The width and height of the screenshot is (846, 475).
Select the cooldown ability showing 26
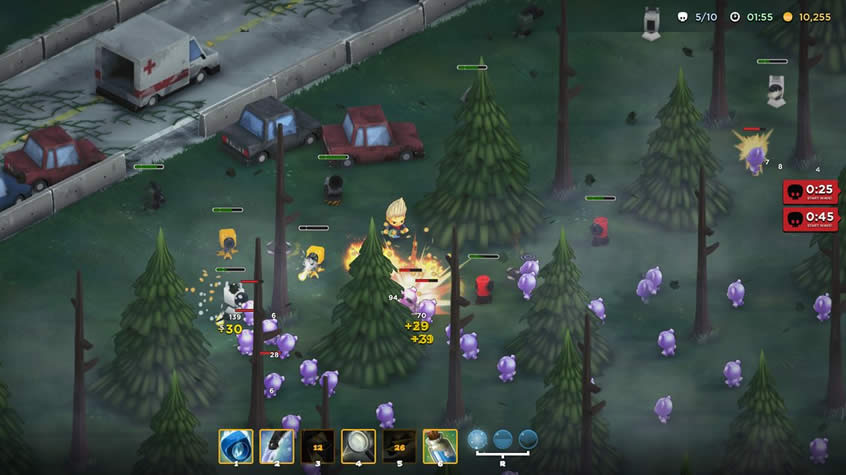click(399, 444)
